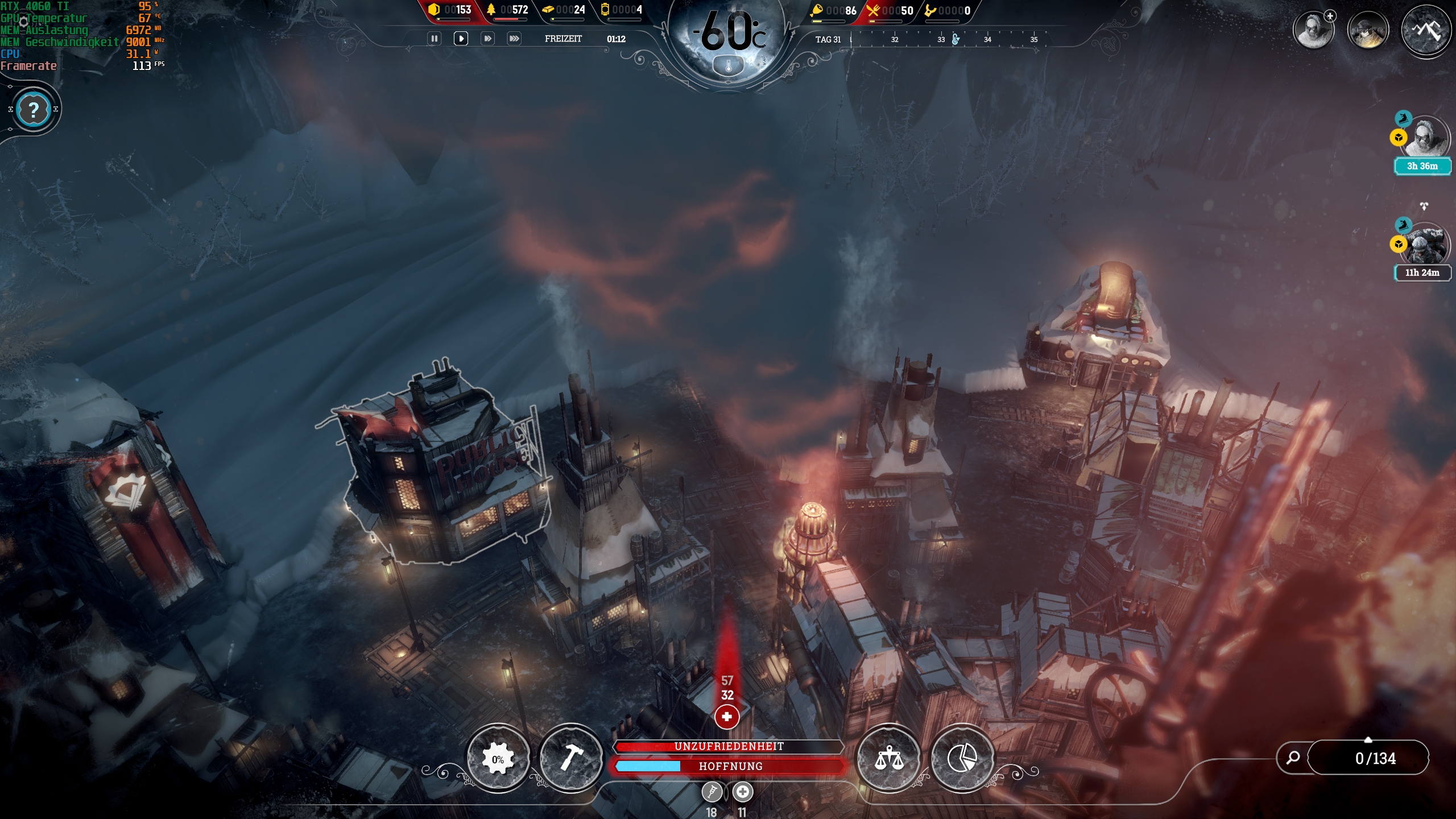
Task: Click the red medical cross marker above the building
Action: pyautogui.click(x=727, y=718)
